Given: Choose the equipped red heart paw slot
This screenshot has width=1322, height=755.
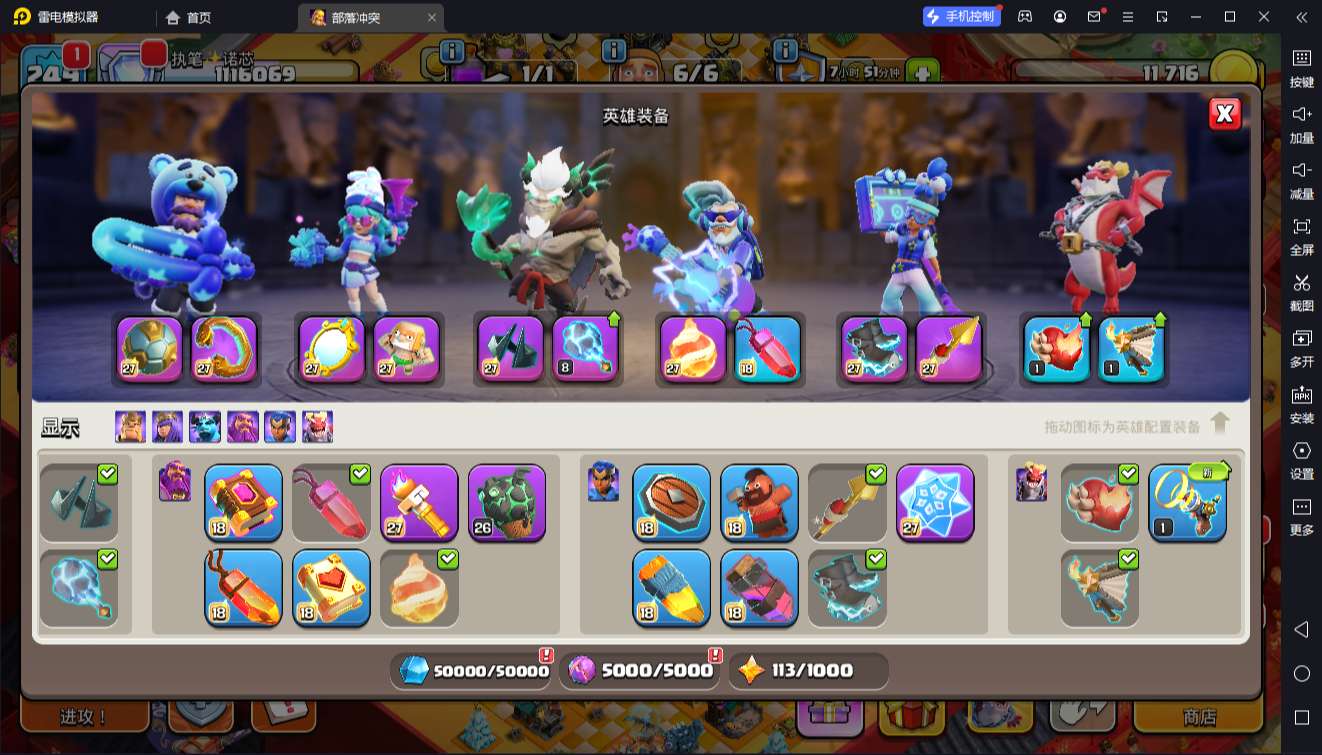Looking at the screenshot, I should click(1057, 349).
